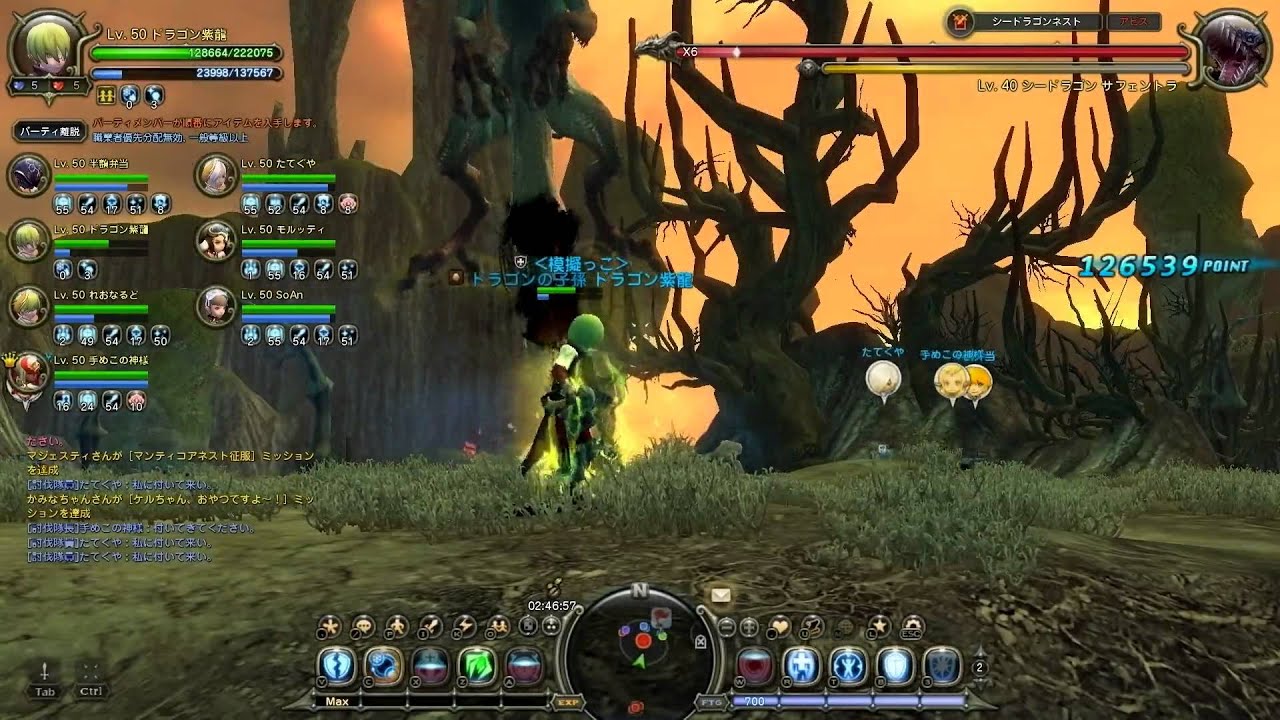Screen dimensions: 1280x720
Task: Toggle the party loot distribution icon by your HP bar
Action: [105, 94]
